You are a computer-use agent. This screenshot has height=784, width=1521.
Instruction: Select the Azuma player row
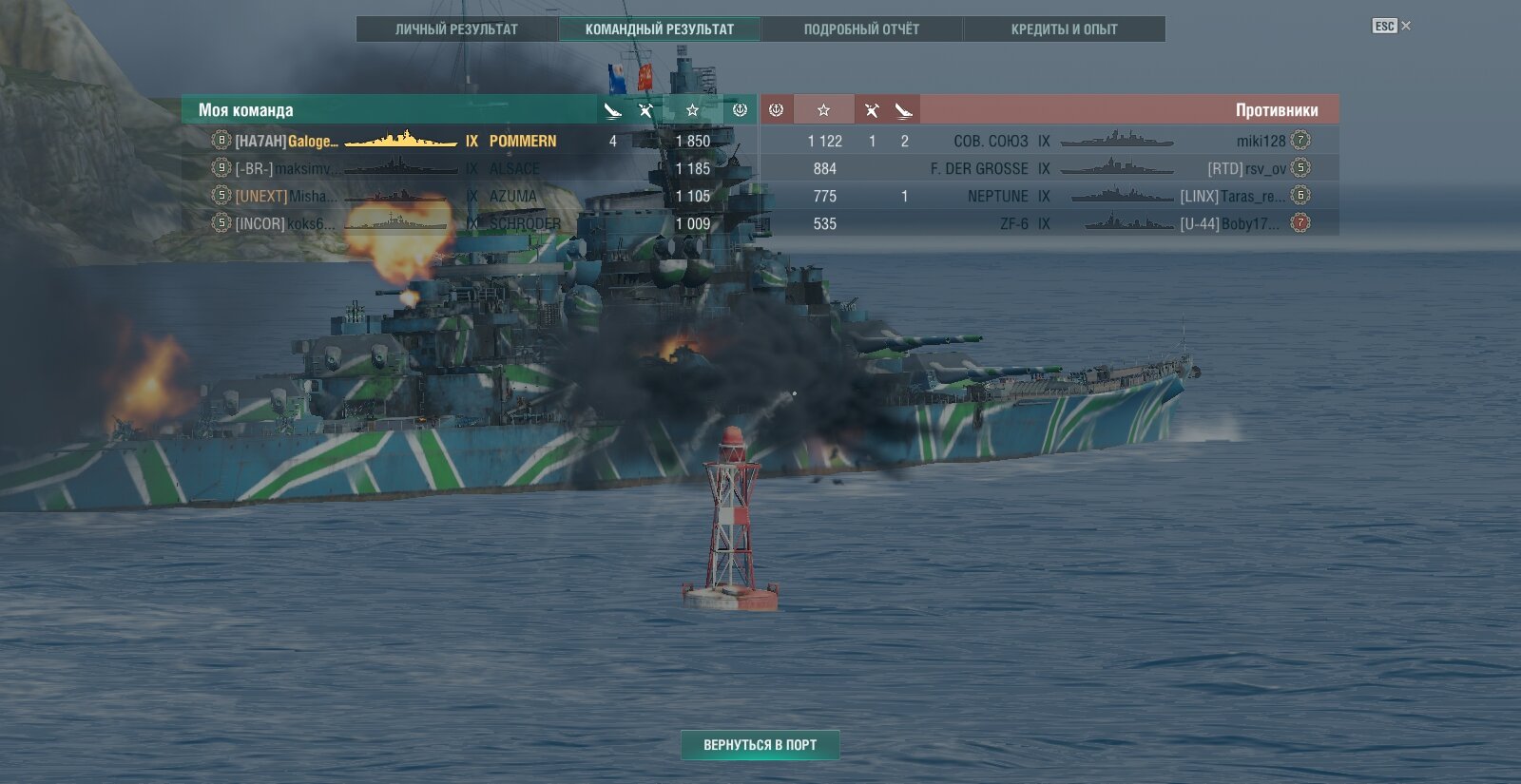point(470,196)
